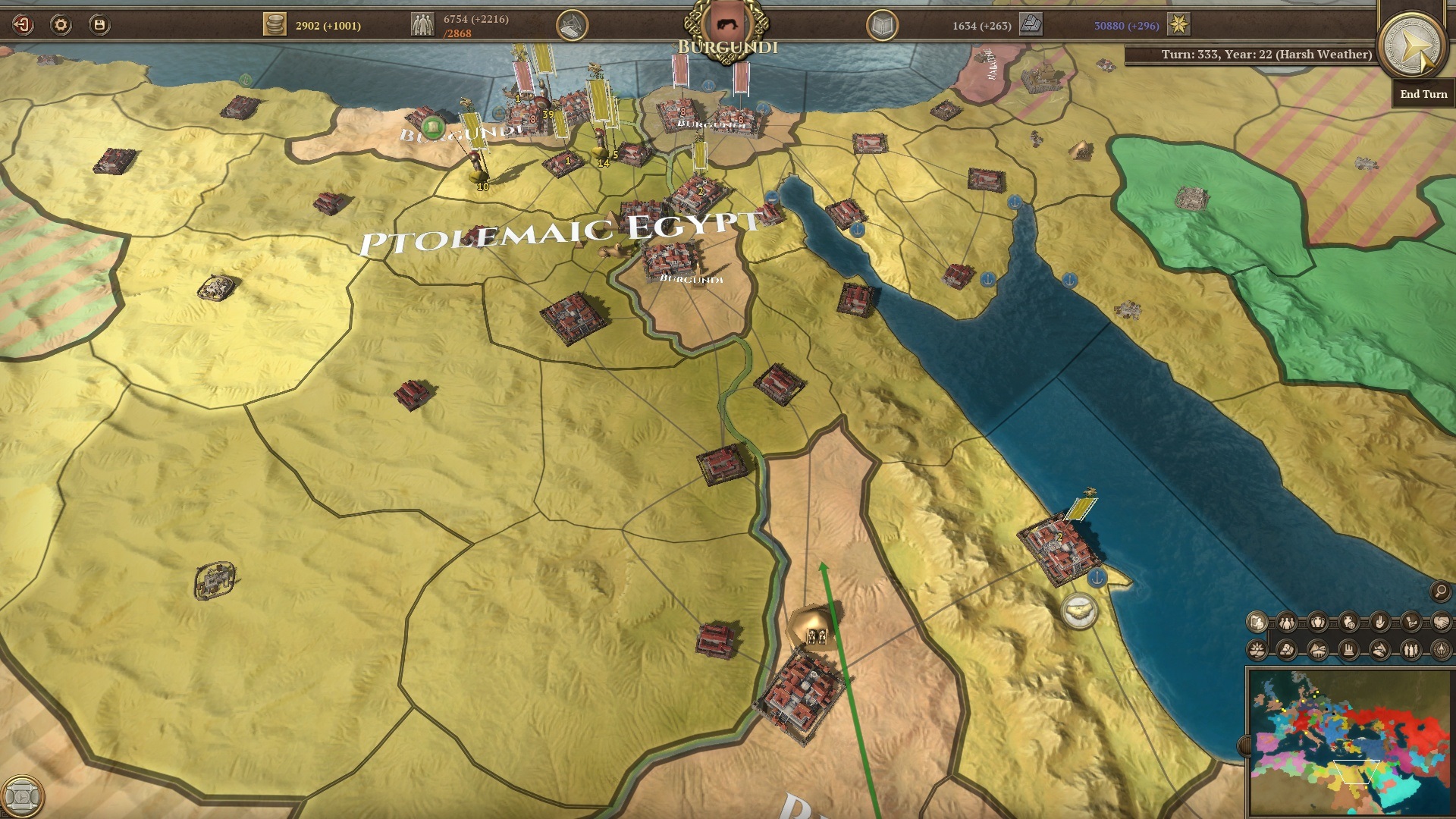This screenshot has width=1456, height=819.
Task: Click the save game icon in top bar
Action: (x=99, y=24)
